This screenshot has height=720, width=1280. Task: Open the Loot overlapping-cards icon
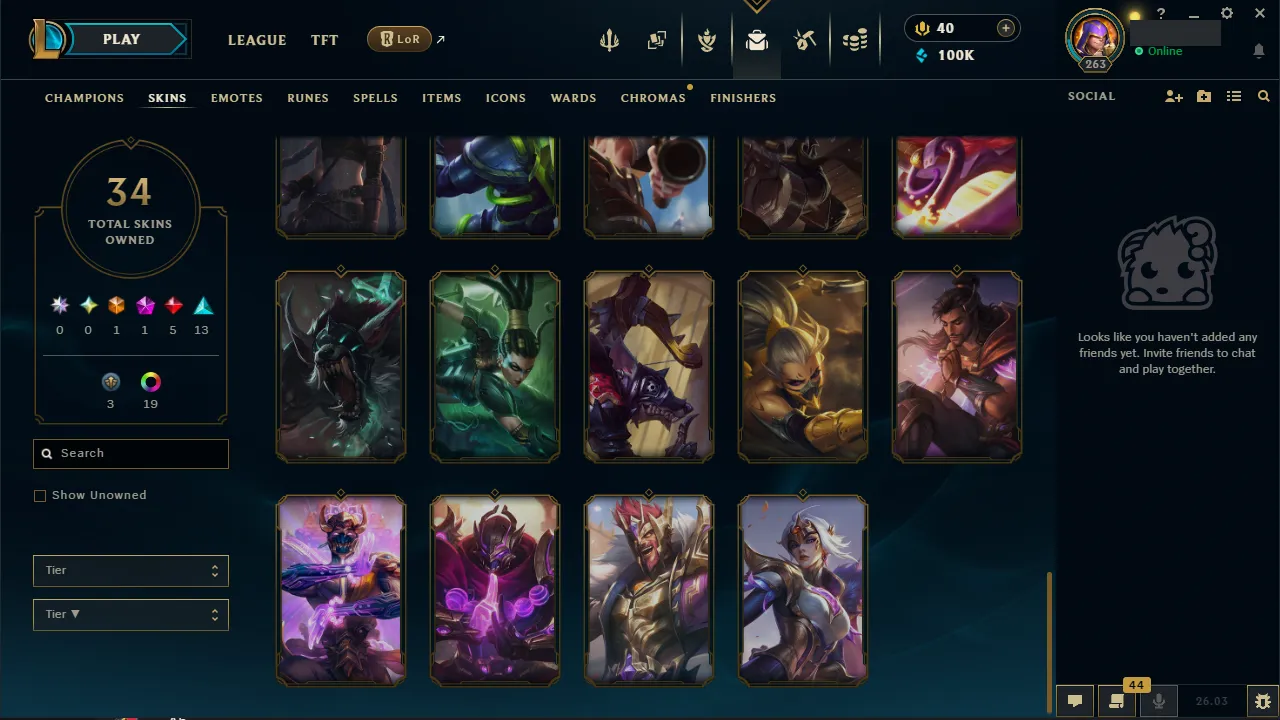pos(656,38)
